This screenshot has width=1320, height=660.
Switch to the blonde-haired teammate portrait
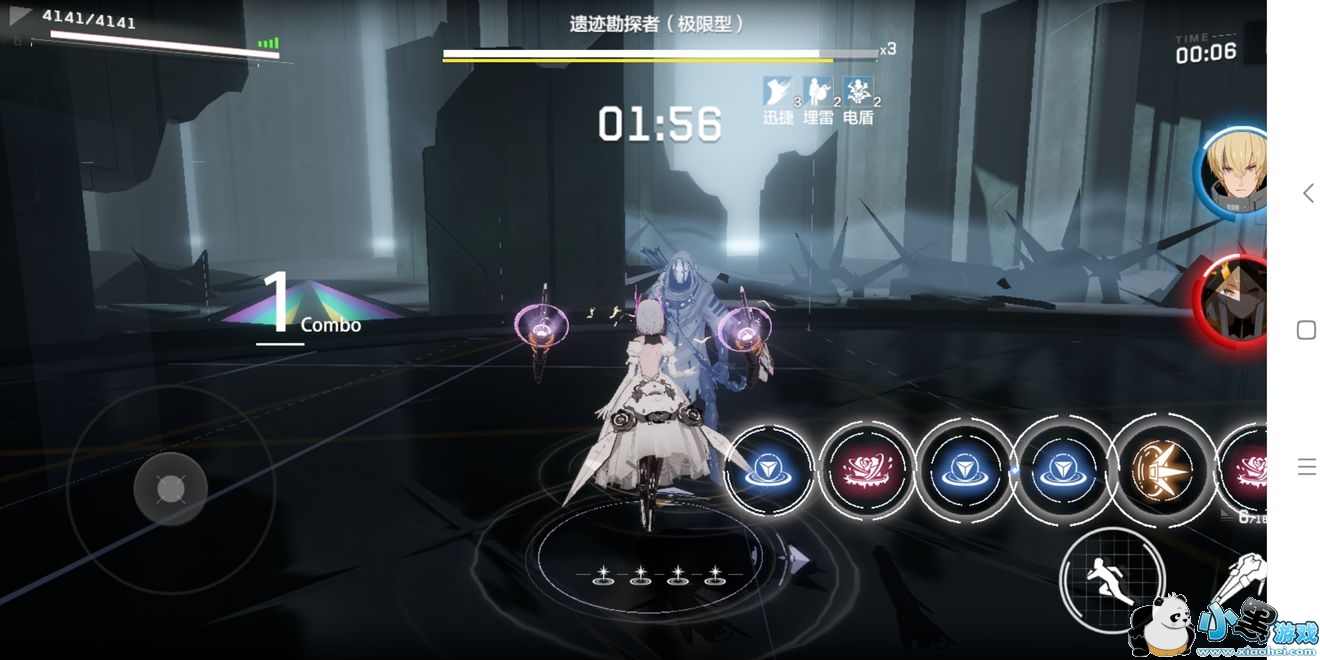pyautogui.click(x=1234, y=172)
